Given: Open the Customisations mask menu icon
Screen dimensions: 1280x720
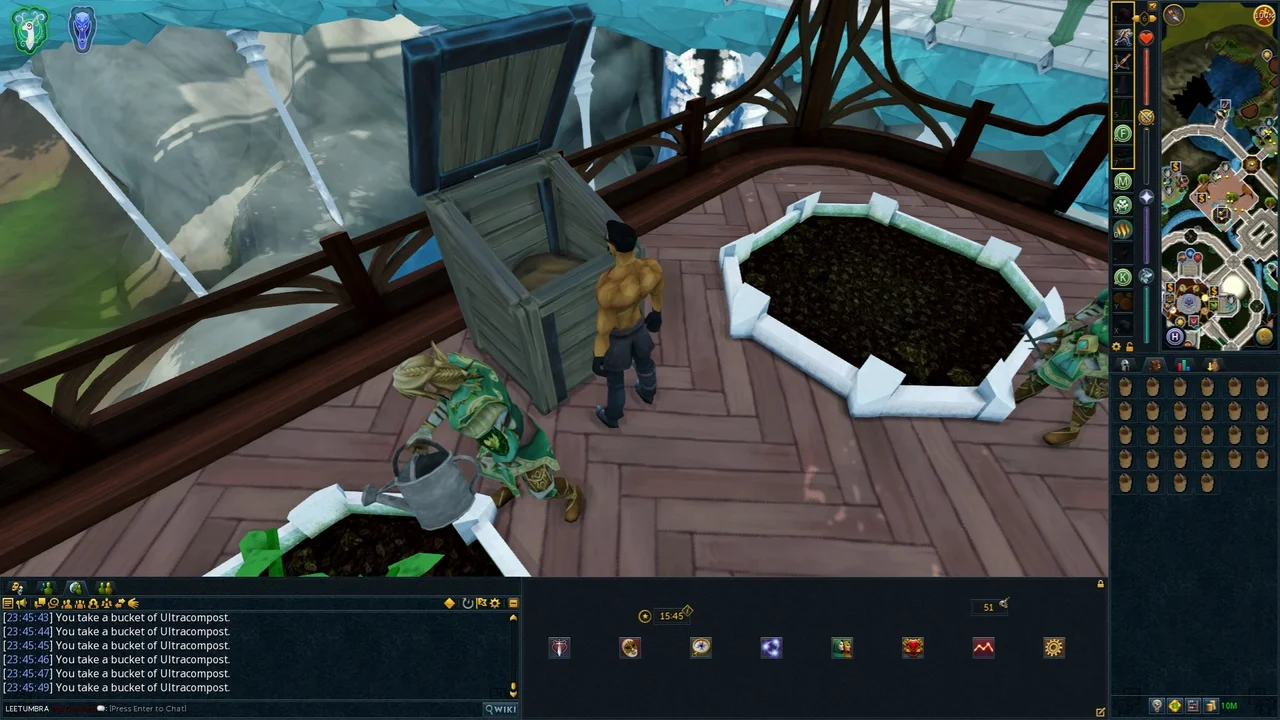Looking at the screenshot, I should click(x=630, y=648).
